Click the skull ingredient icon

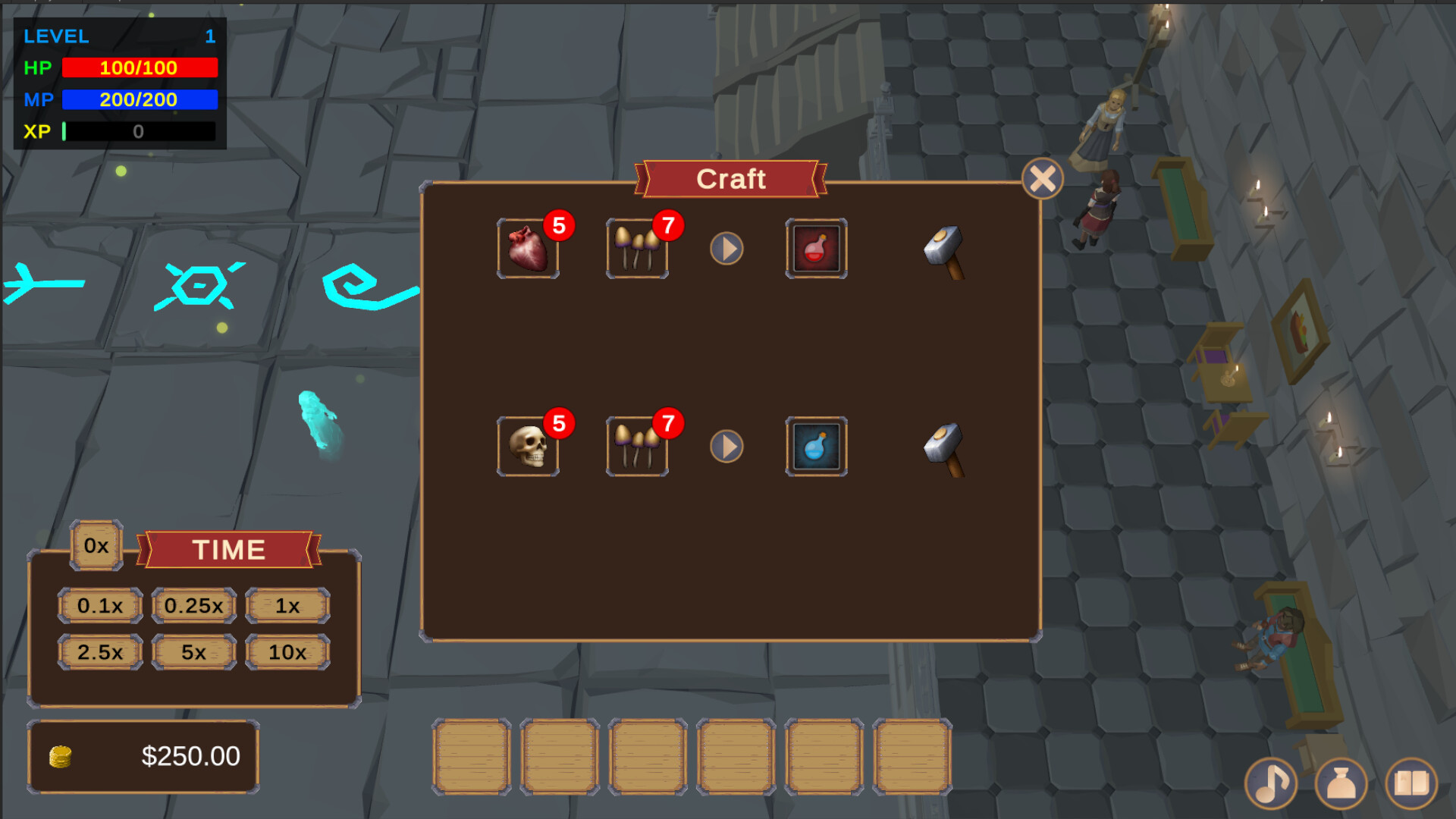(529, 447)
